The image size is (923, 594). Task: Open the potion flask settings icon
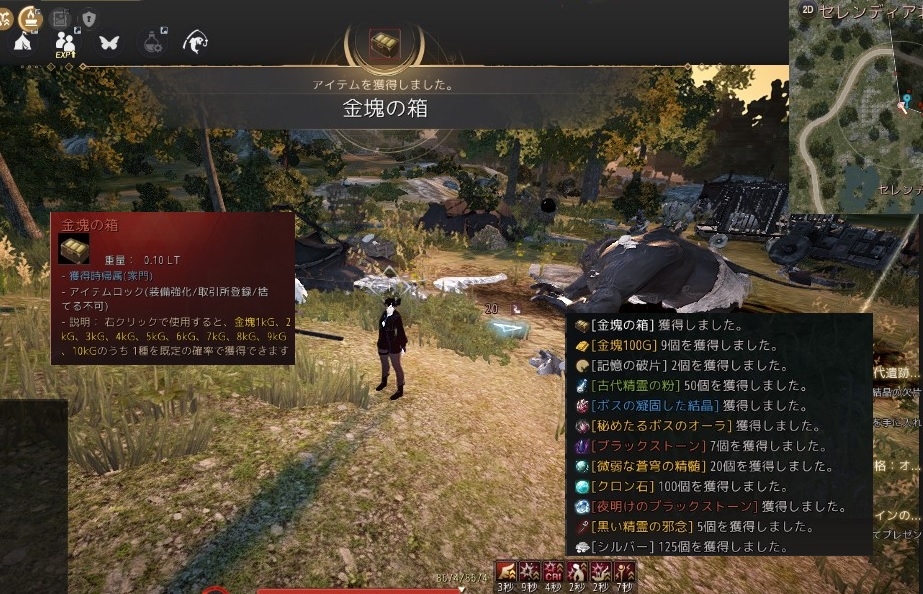tap(153, 43)
